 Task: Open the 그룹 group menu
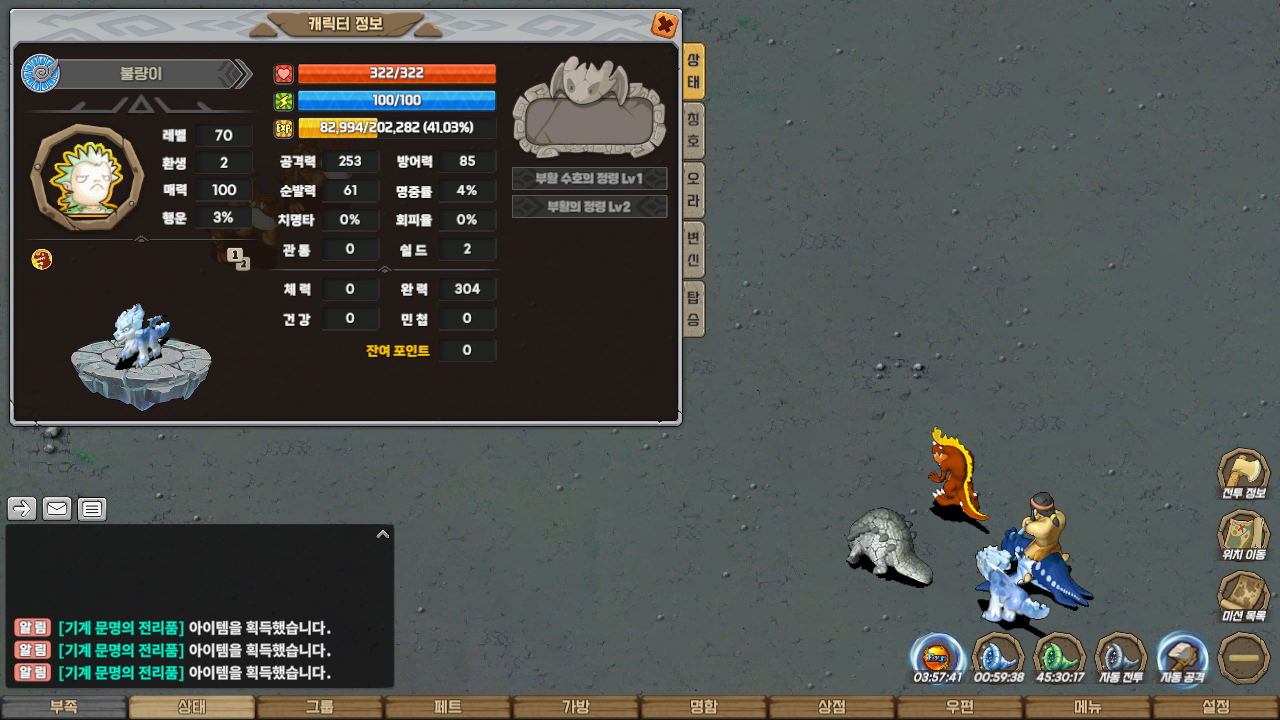[319, 707]
